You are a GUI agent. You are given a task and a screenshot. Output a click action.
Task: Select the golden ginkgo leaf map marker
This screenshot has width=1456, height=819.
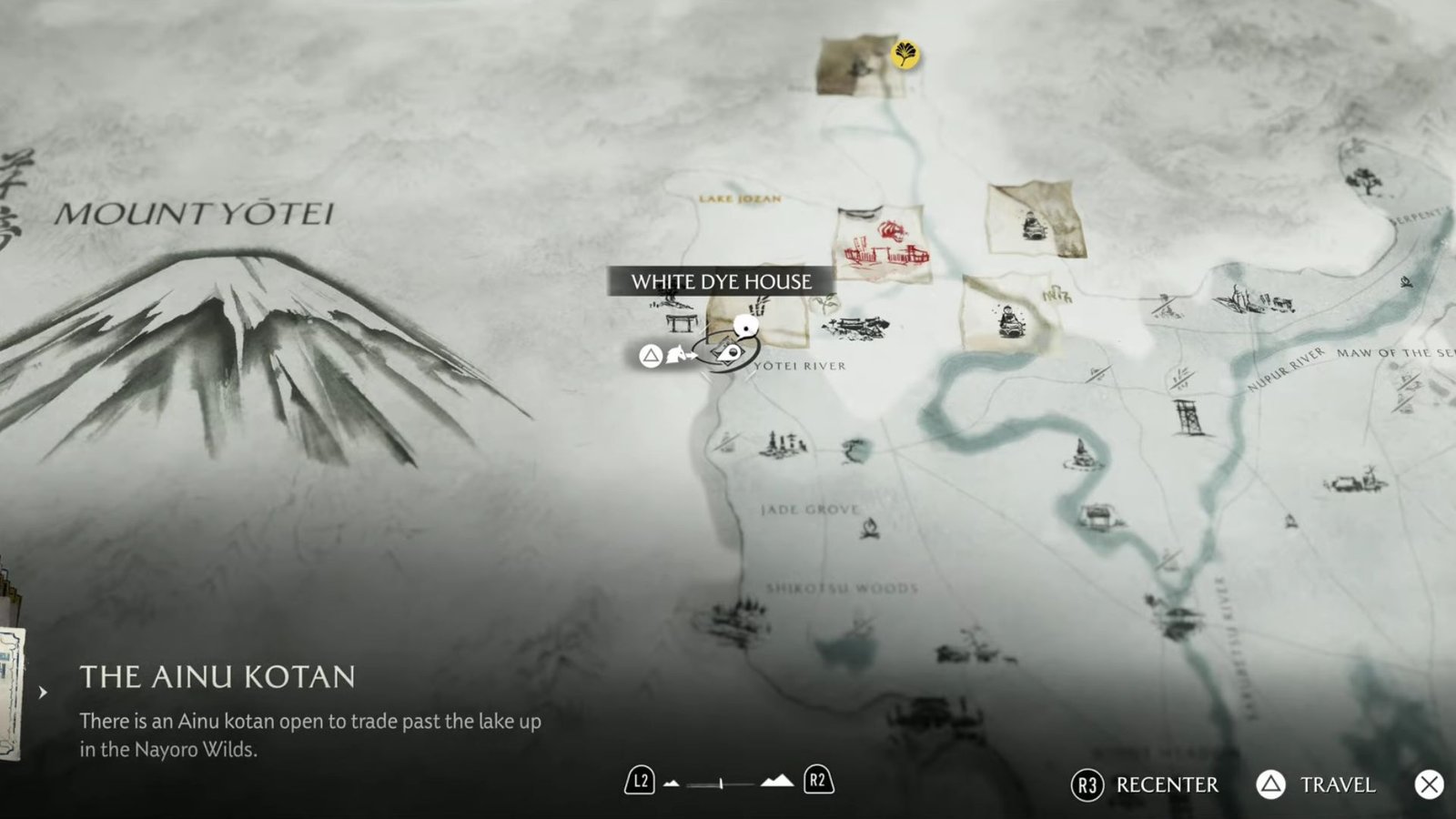pyautogui.click(x=905, y=55)
